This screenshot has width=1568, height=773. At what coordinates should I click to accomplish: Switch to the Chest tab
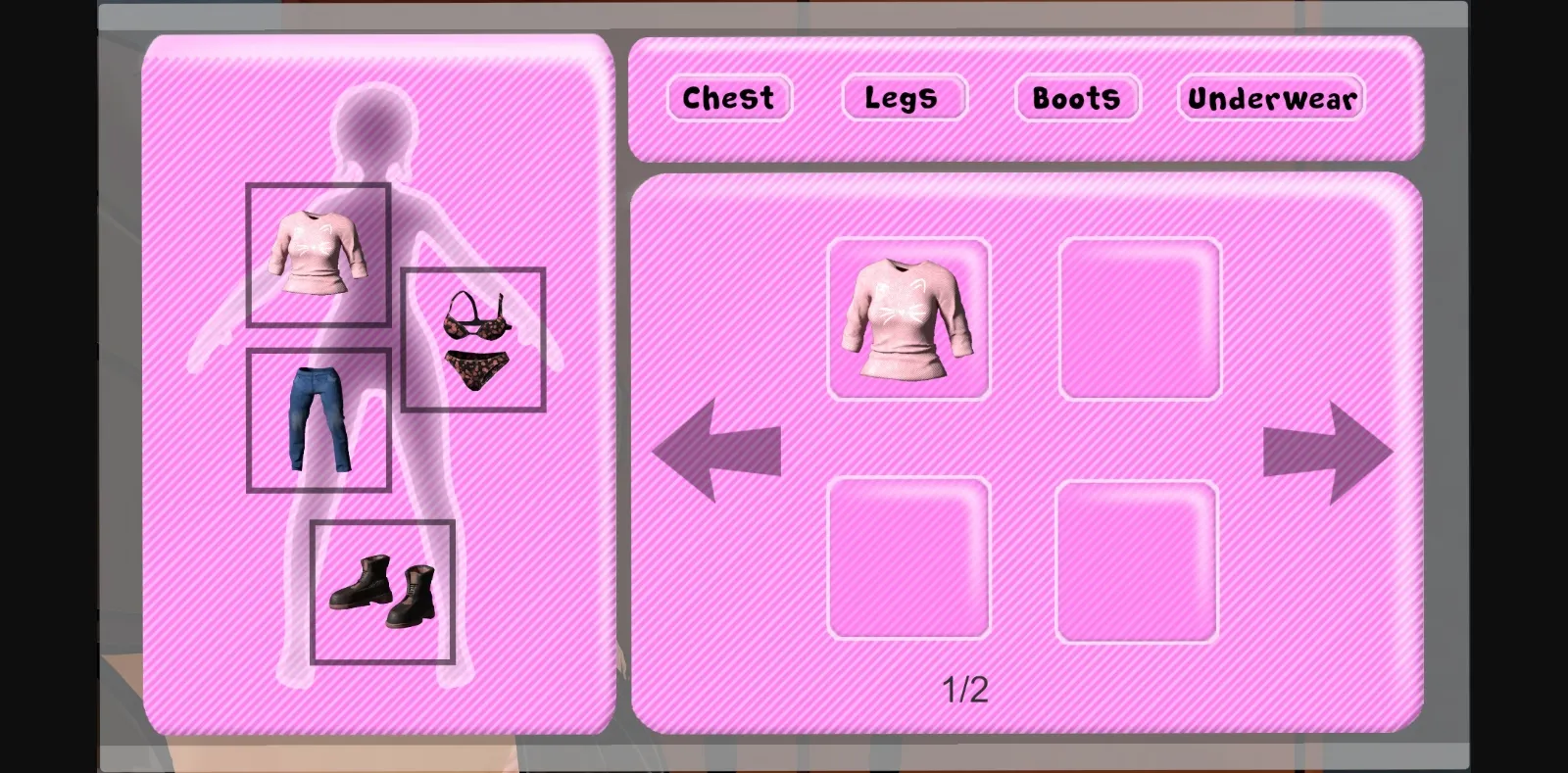pos(729,98)
